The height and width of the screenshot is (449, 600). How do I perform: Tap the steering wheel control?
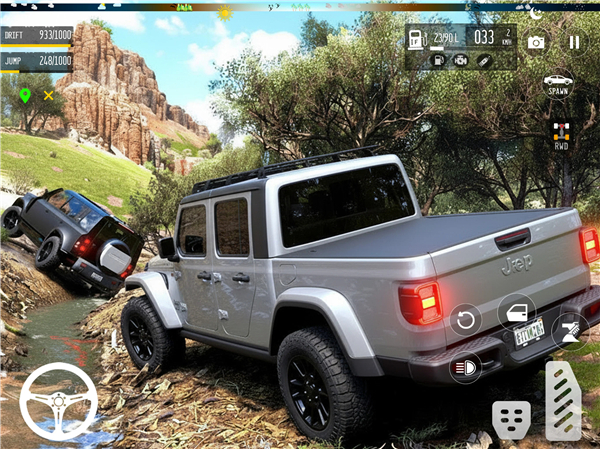coord(59,401)
